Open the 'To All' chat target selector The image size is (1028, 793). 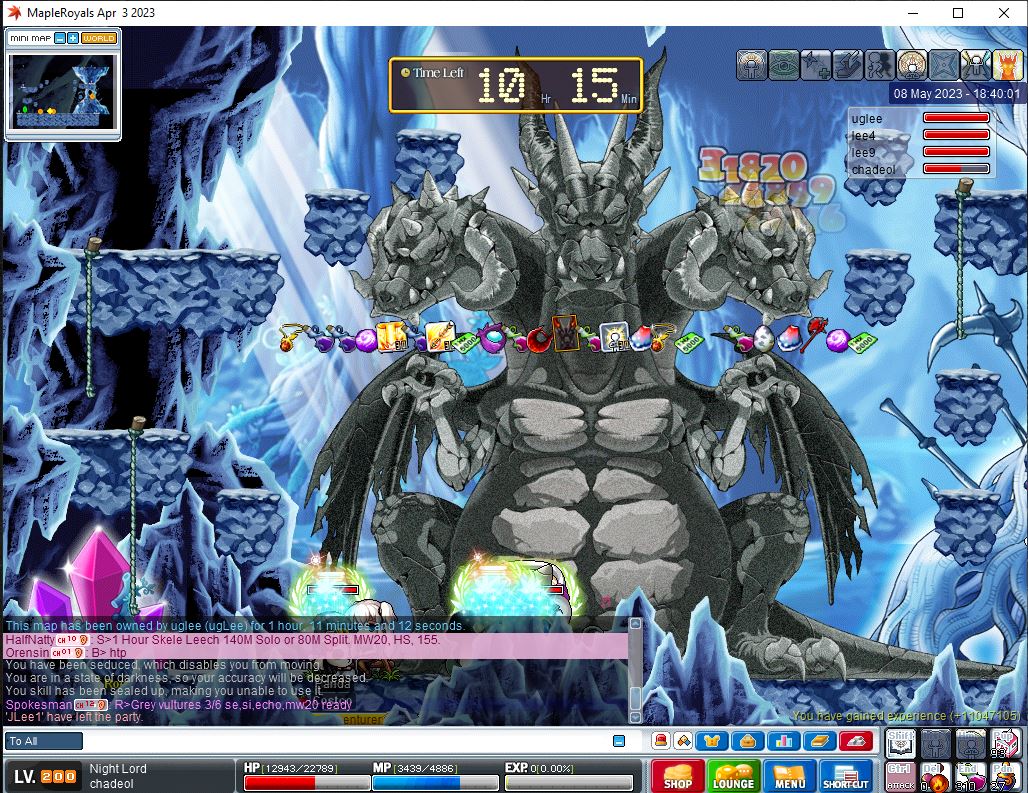(x=44, y=741)
